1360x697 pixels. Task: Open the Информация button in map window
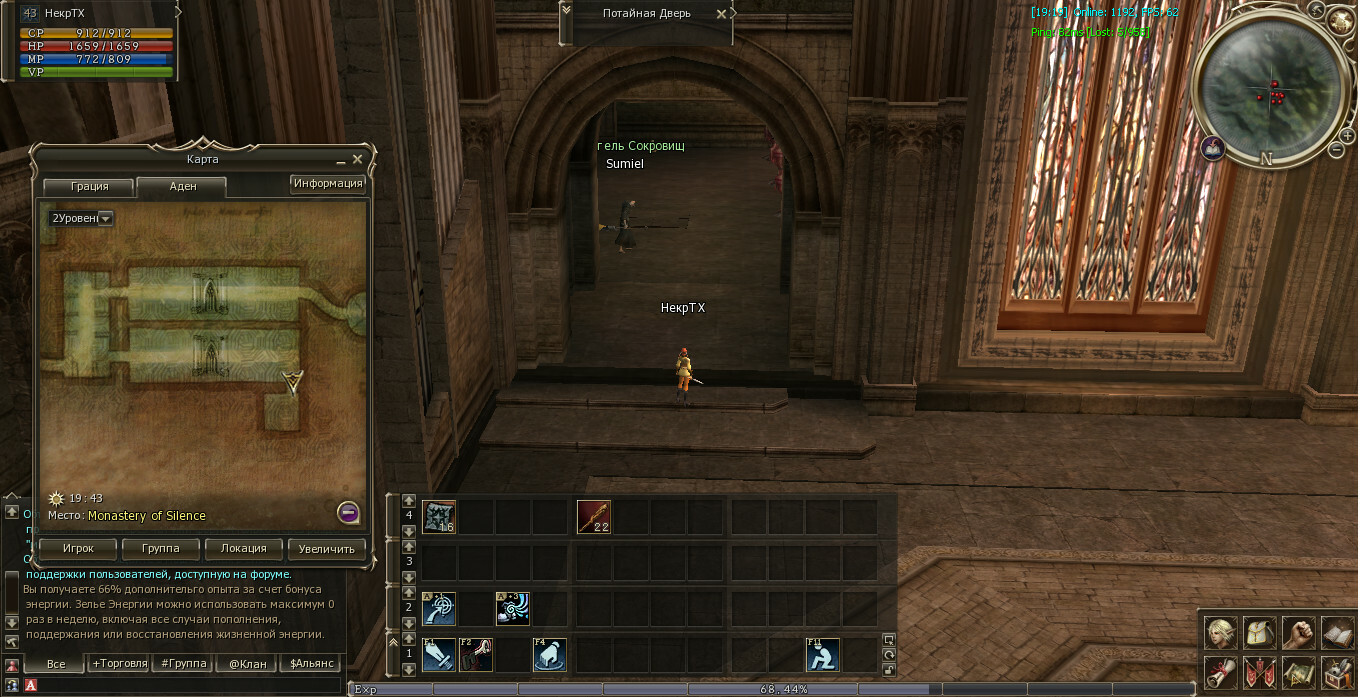327,184
